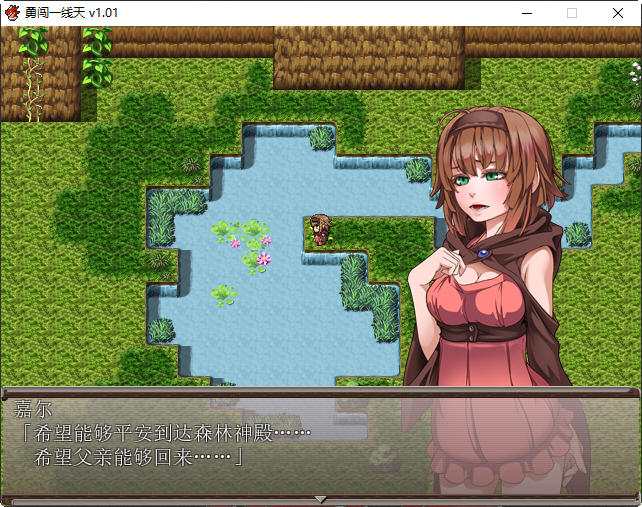This screenshot has width=642, height=507.
Task: Advance the dialogue via the continue arrow
Action: (320, 498)
